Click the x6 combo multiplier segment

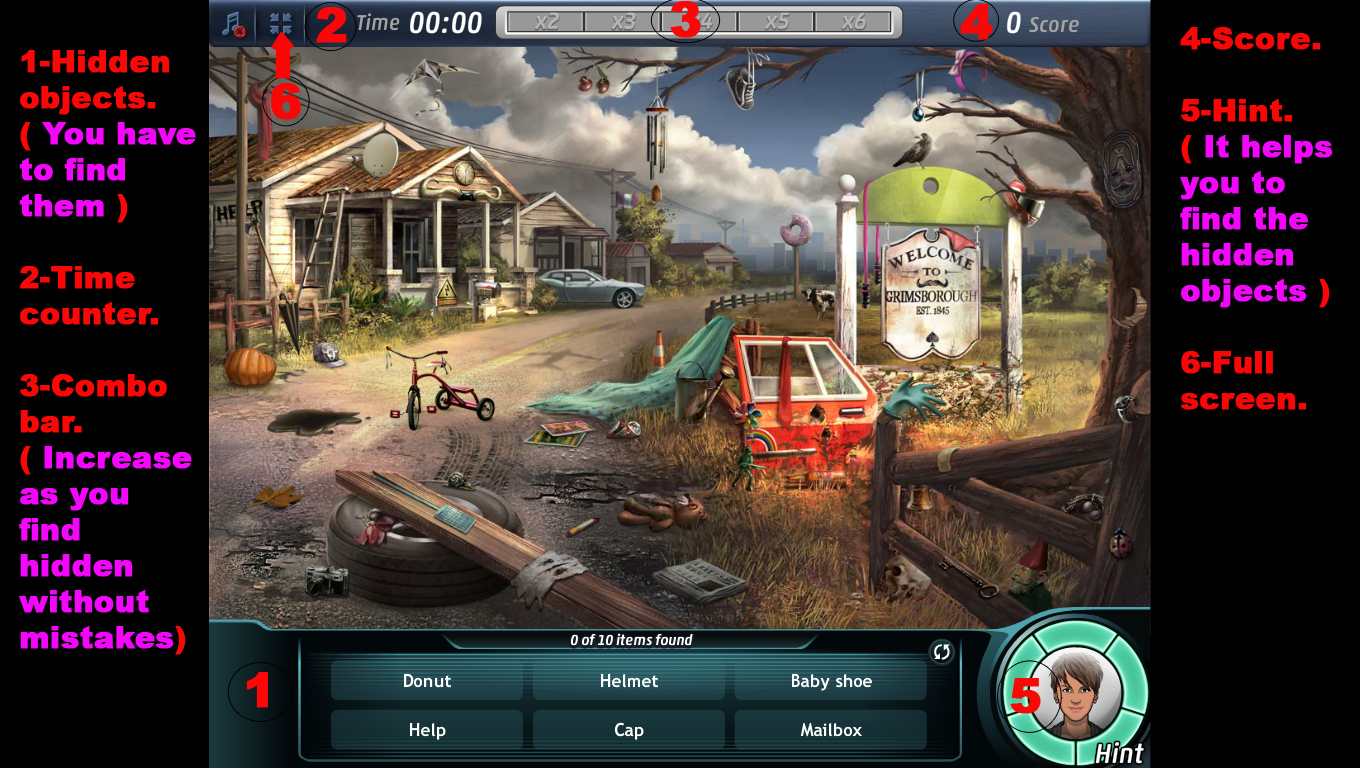pos(852,22)
